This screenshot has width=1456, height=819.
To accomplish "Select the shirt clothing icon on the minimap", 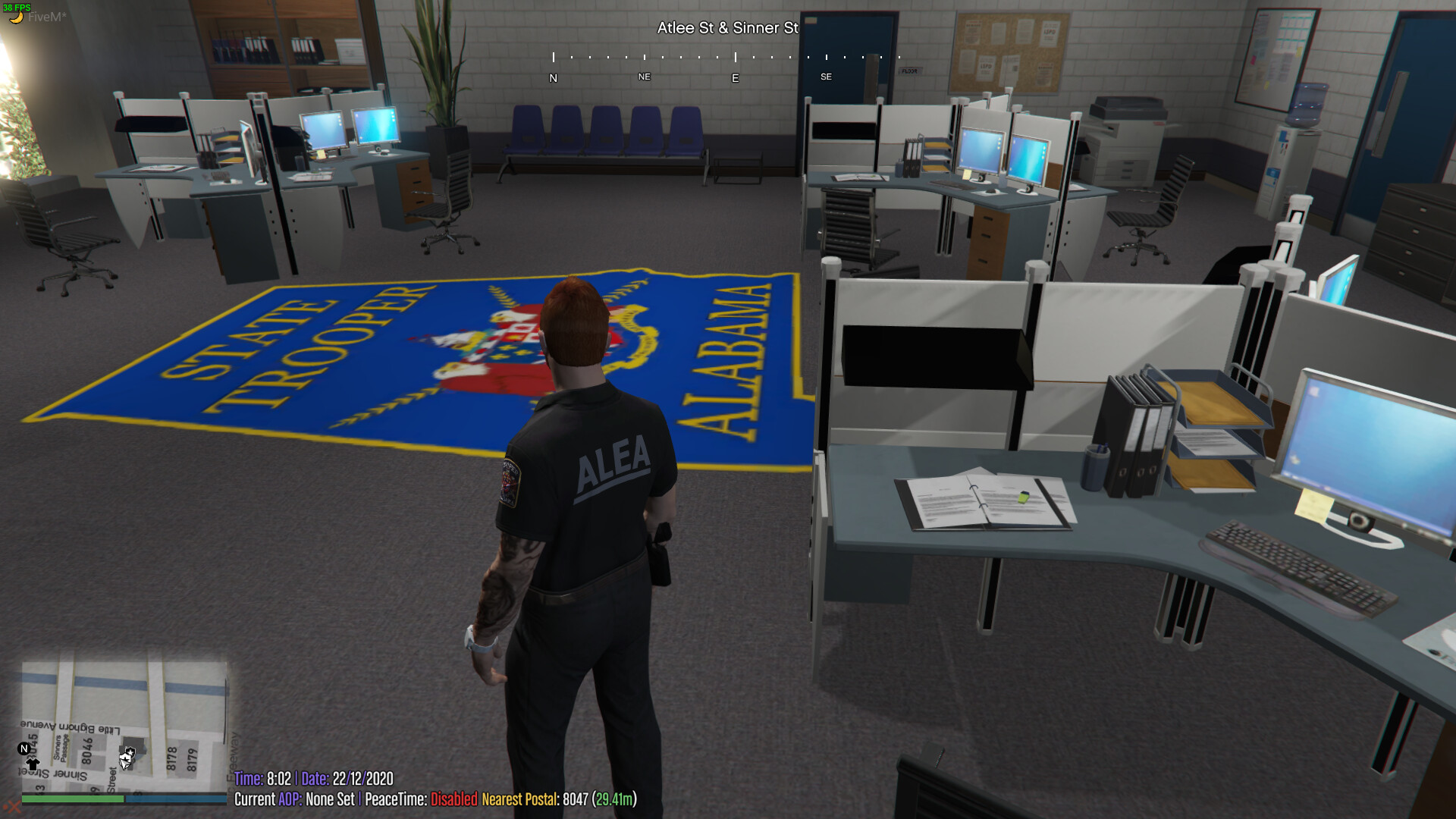I will pyautogui.click(x=34, y=764).
